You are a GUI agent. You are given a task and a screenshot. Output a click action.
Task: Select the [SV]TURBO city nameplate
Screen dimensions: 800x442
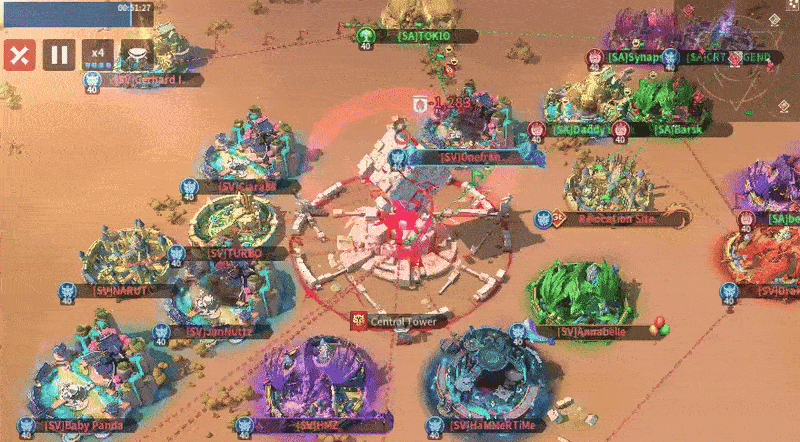pos(236,253)
